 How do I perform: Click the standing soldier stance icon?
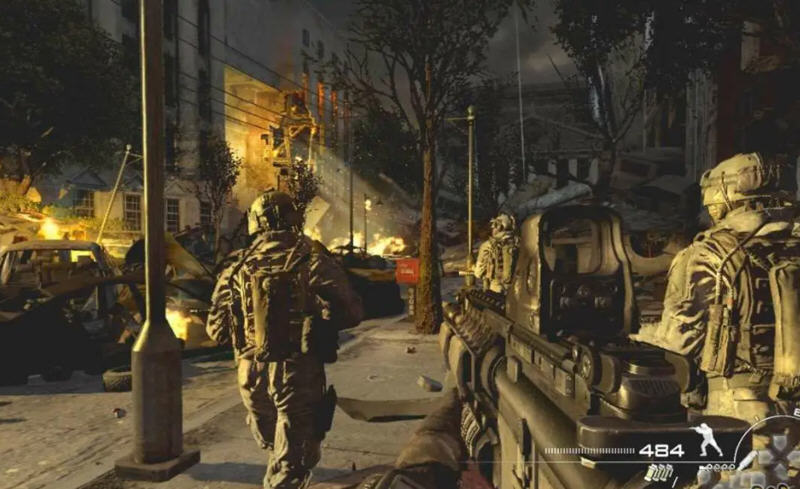(708, 441)
